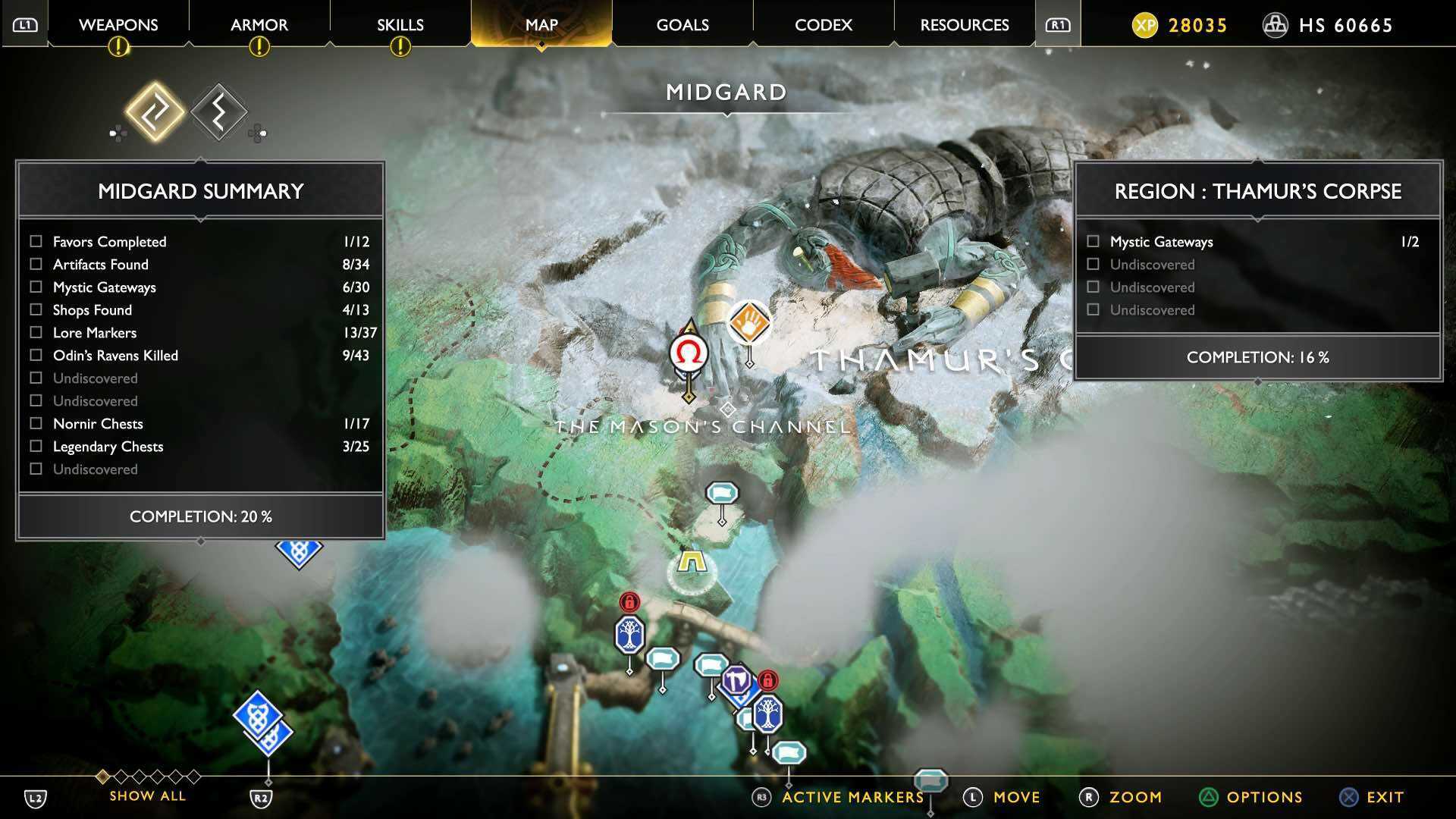Toggle the Favors Completed checkbox
Screen dimensions: 1456x819
(x=34, y=241)
